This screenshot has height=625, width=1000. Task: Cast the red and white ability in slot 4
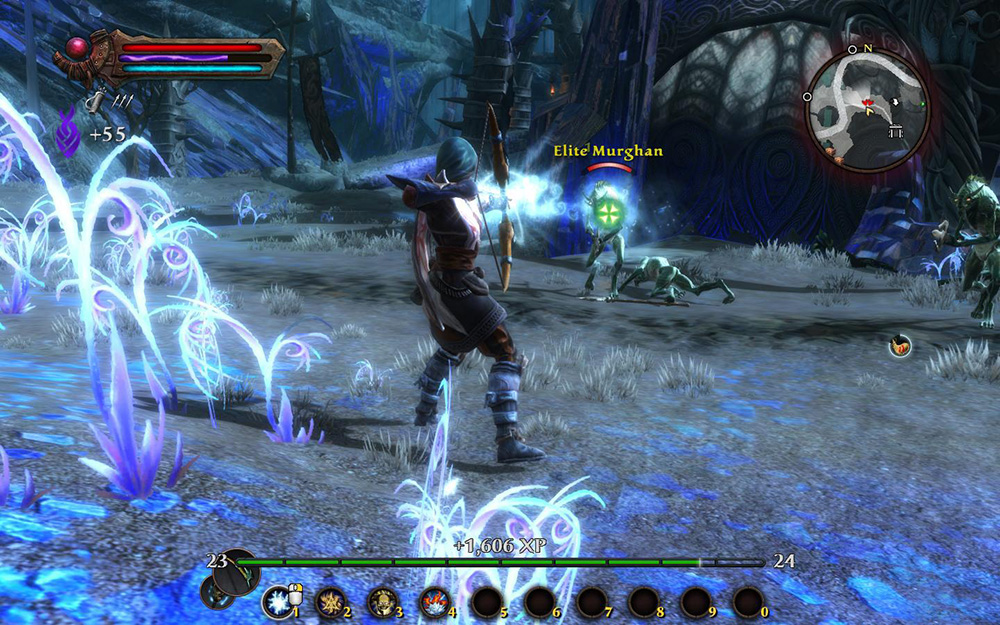434,602
